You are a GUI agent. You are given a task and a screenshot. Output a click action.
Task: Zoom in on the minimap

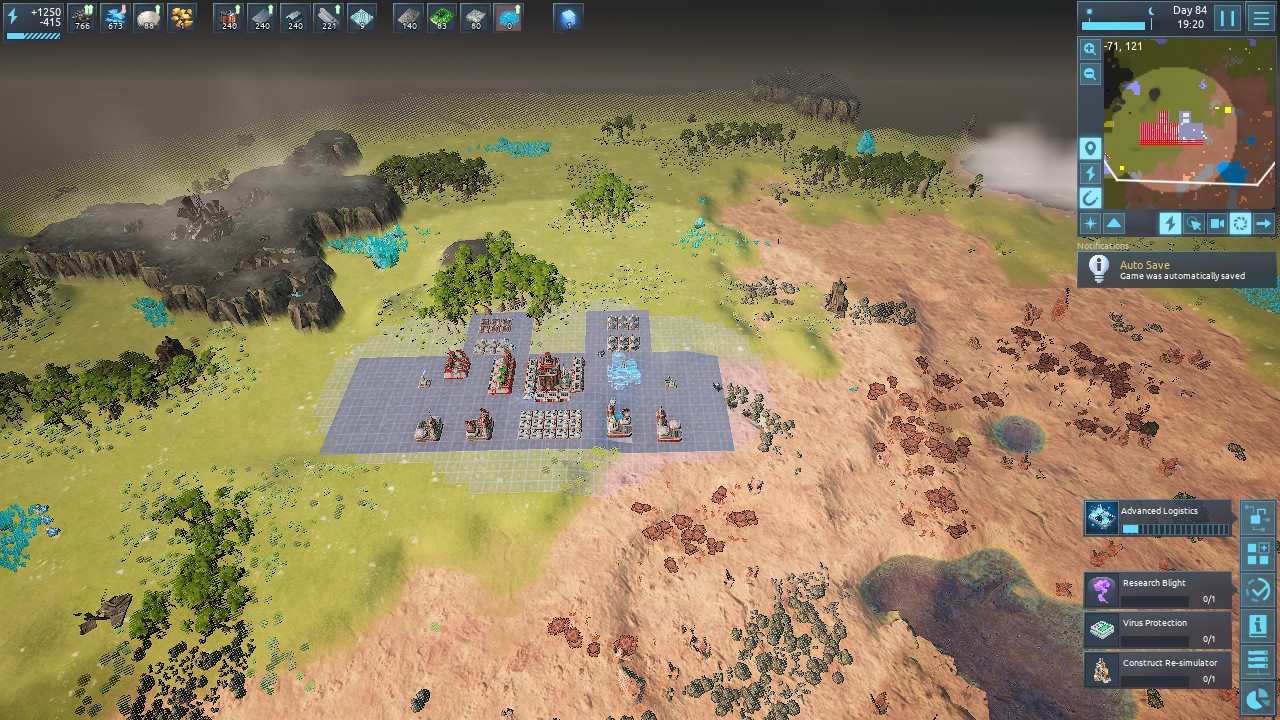coord(1090,49)
